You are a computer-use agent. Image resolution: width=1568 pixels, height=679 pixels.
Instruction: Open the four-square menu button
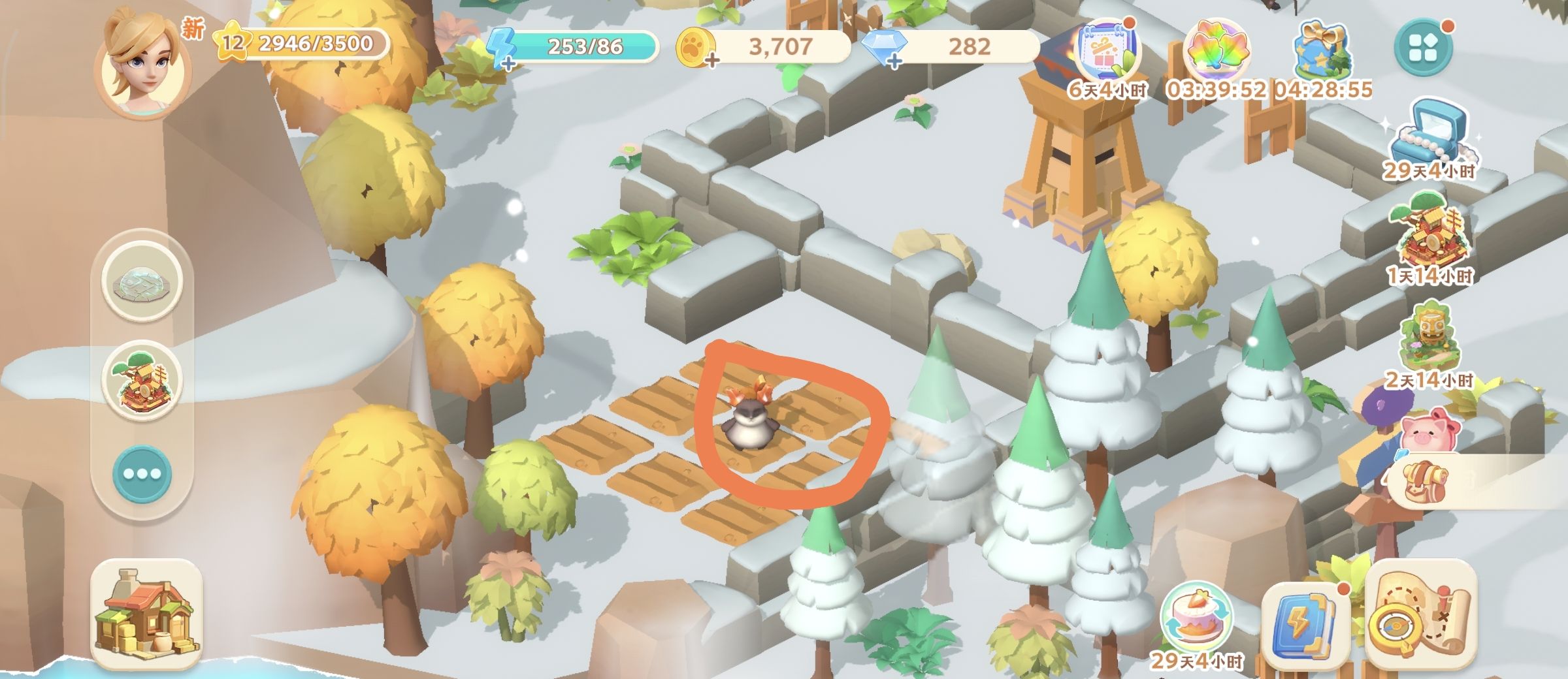pyautogui.click(x=1424, y=47)
